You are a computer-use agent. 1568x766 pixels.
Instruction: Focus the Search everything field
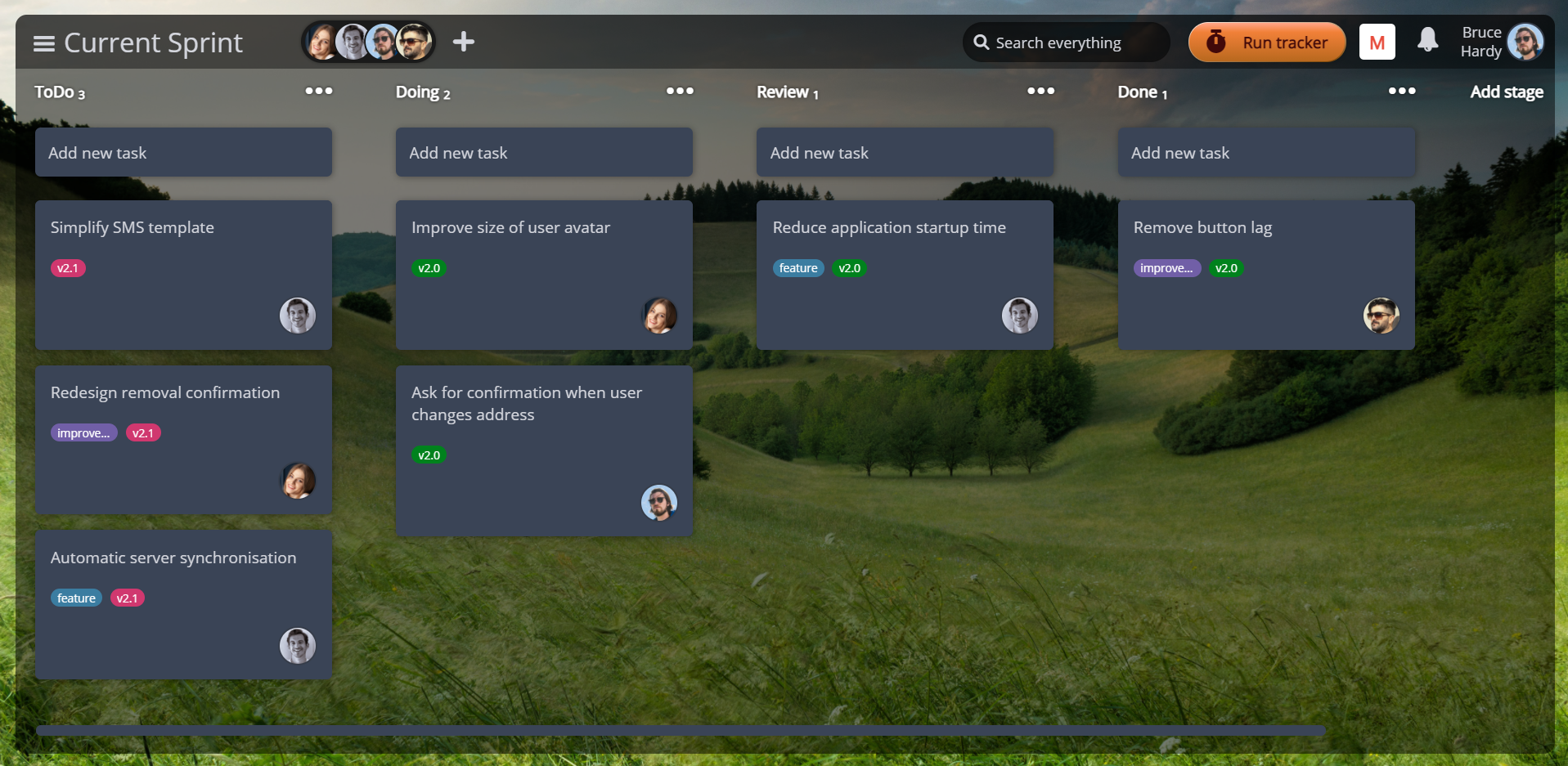click(x=1067, y=43)
